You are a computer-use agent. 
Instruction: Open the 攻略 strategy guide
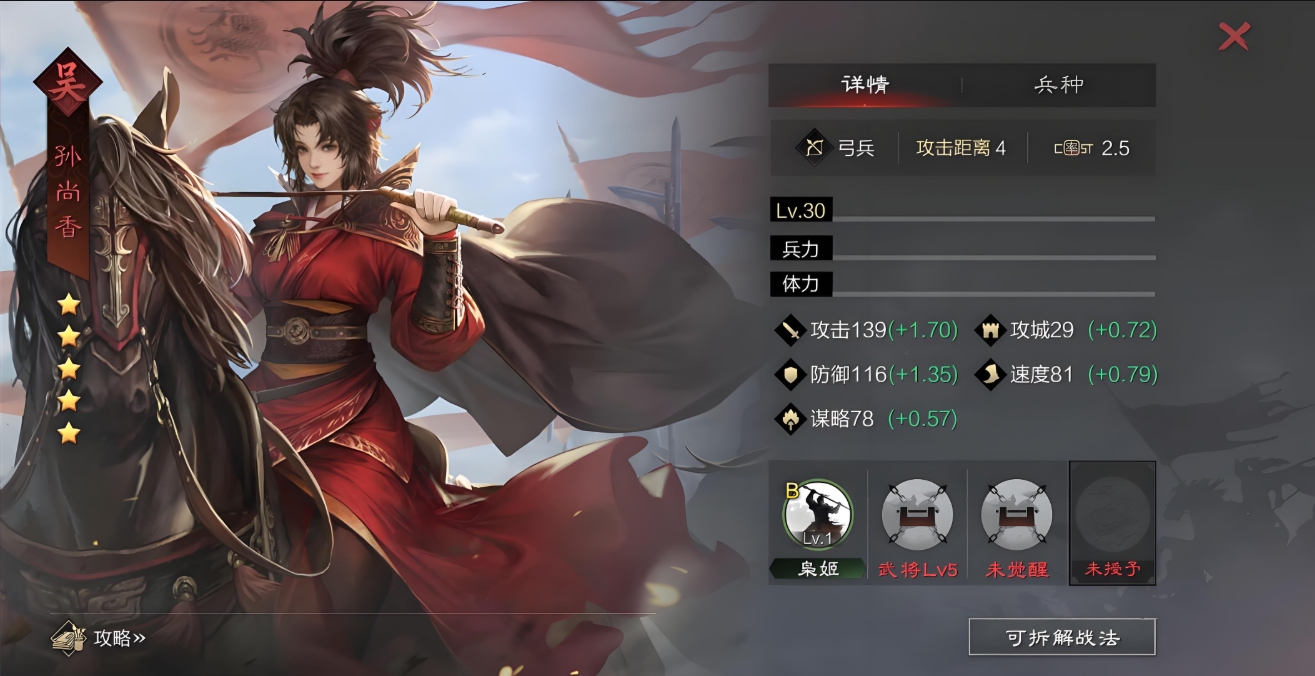pos(101,638)
